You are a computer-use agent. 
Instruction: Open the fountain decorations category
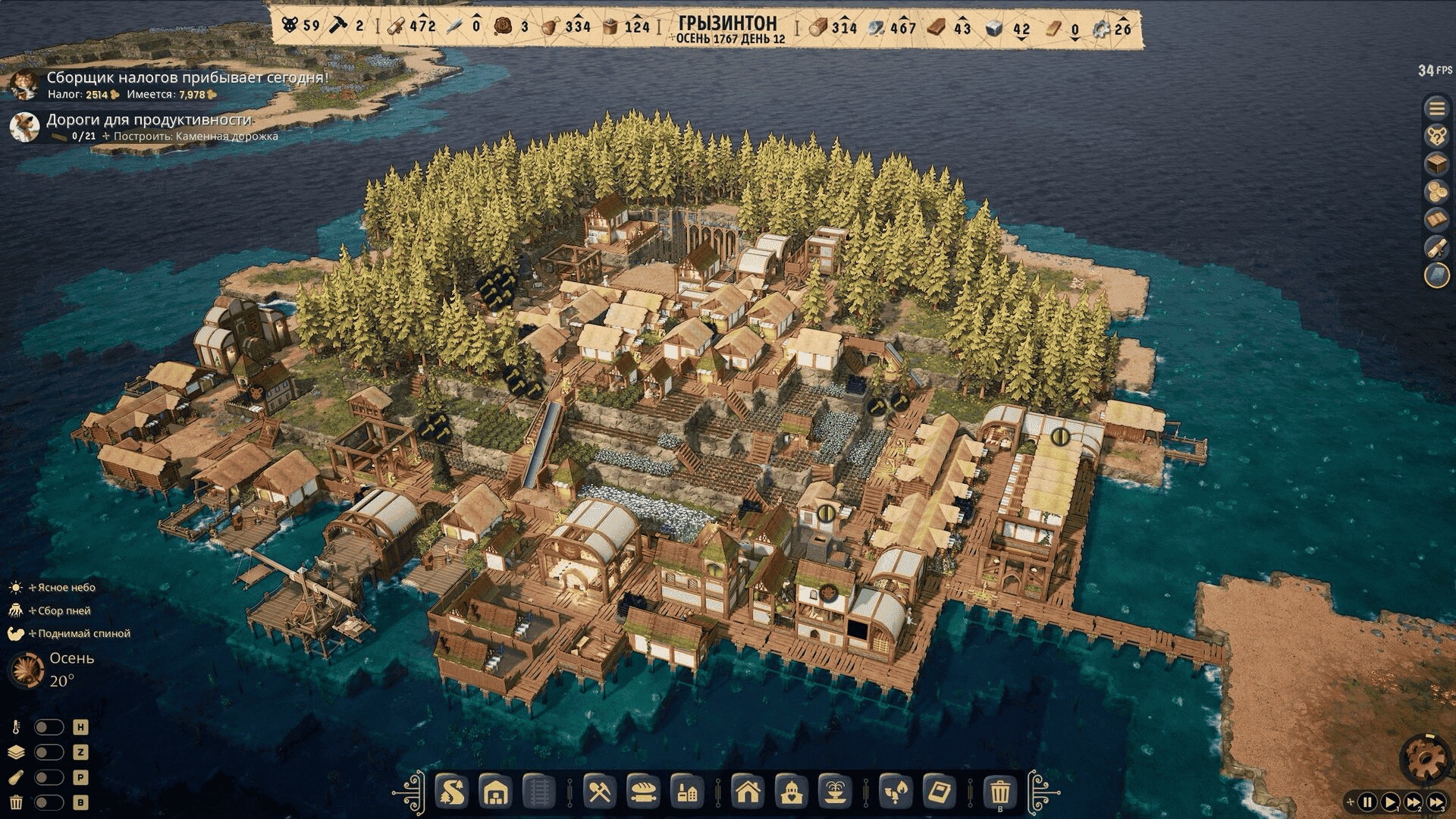[834, 793]
